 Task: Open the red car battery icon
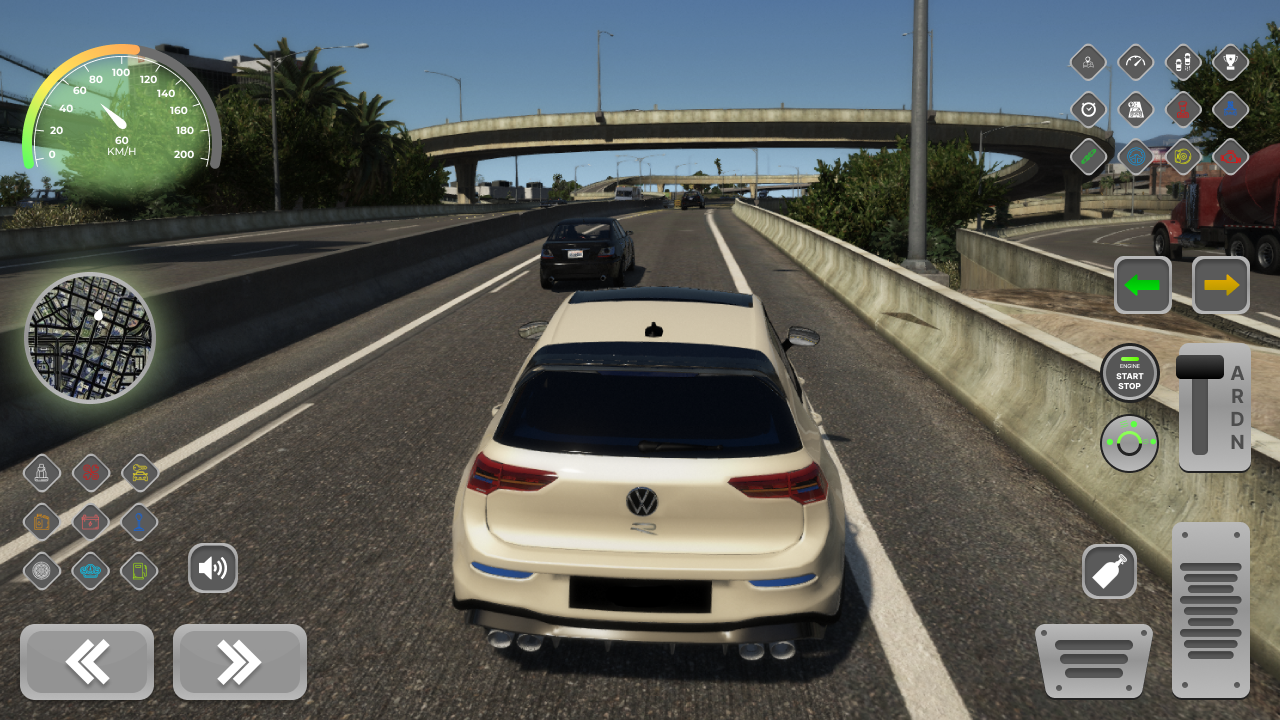[90, 522]
